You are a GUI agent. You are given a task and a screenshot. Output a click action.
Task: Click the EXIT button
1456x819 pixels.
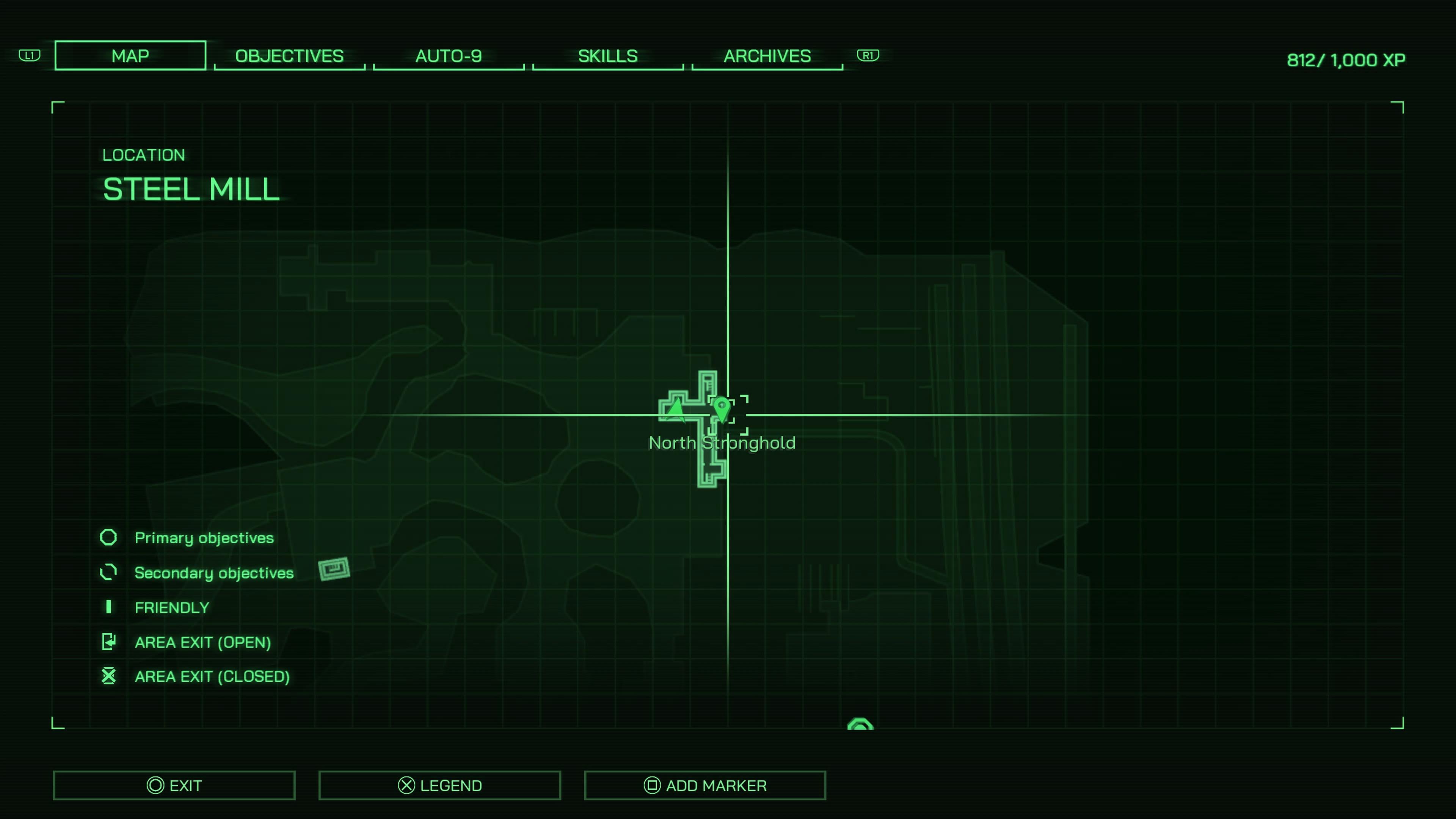tap(174, 785)
